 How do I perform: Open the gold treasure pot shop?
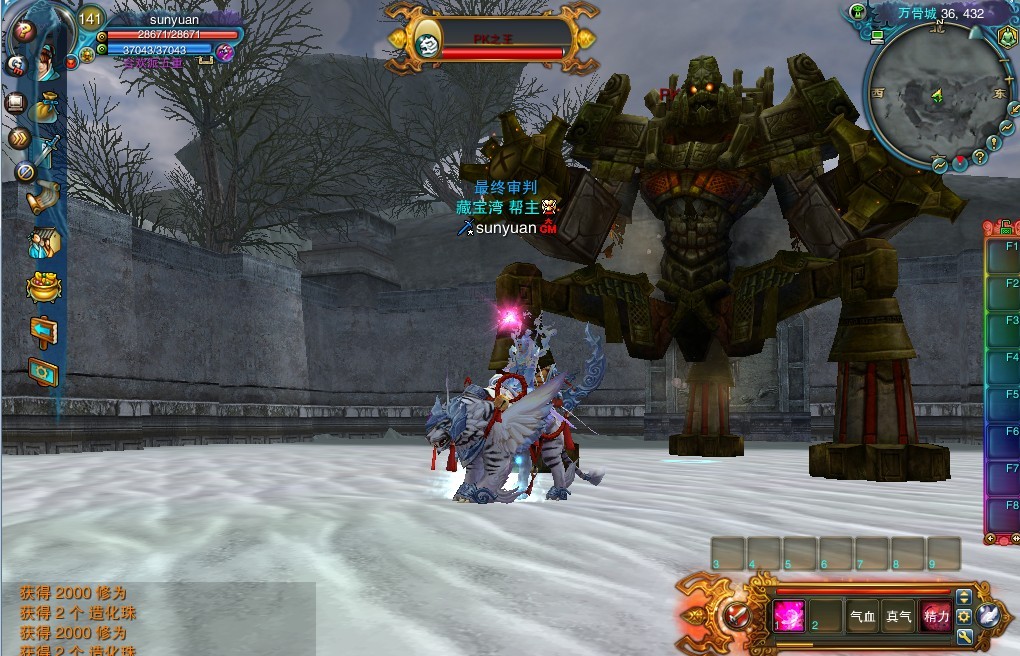tap(44, 287)
